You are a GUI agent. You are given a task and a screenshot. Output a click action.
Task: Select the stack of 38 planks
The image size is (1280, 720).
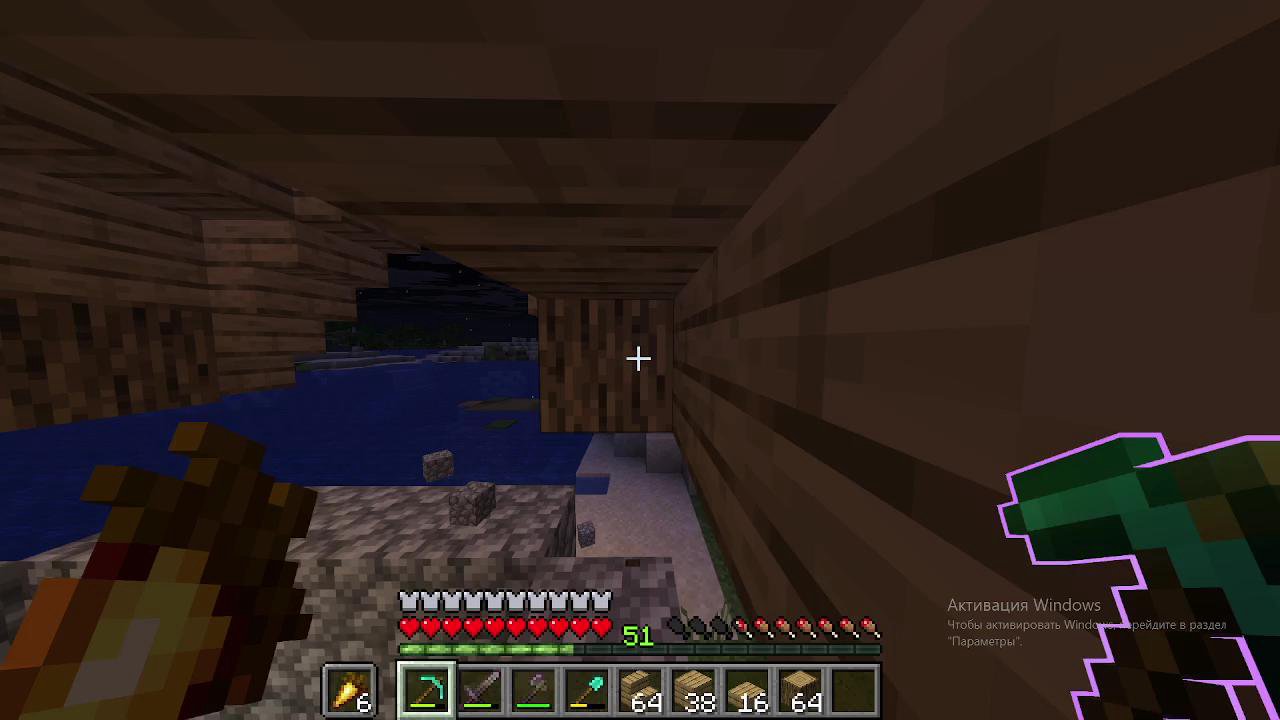pyautogui.click(x=696, y=688)
